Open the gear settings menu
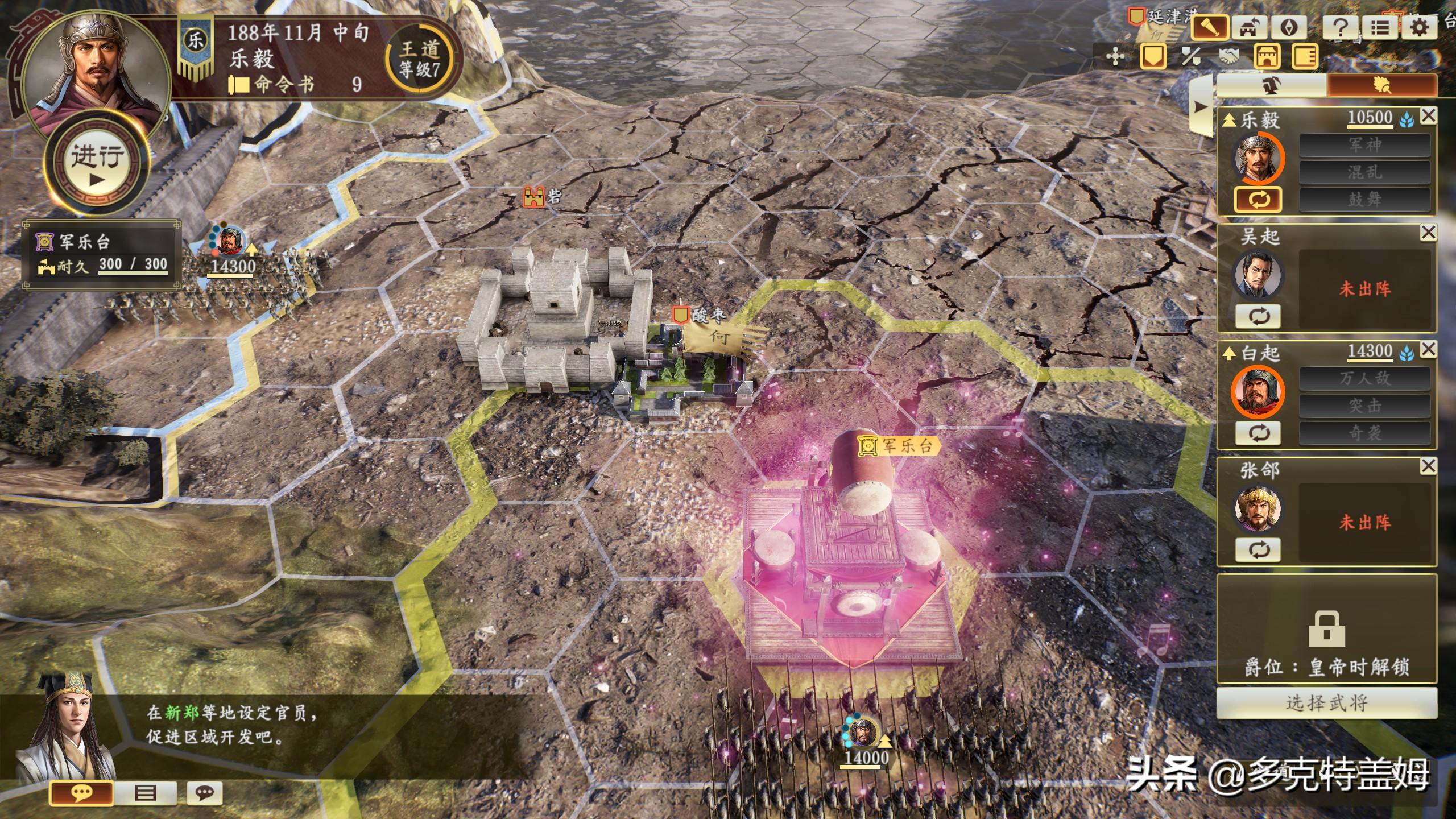Screen dimensions: 1456x819 (1419, 28)
